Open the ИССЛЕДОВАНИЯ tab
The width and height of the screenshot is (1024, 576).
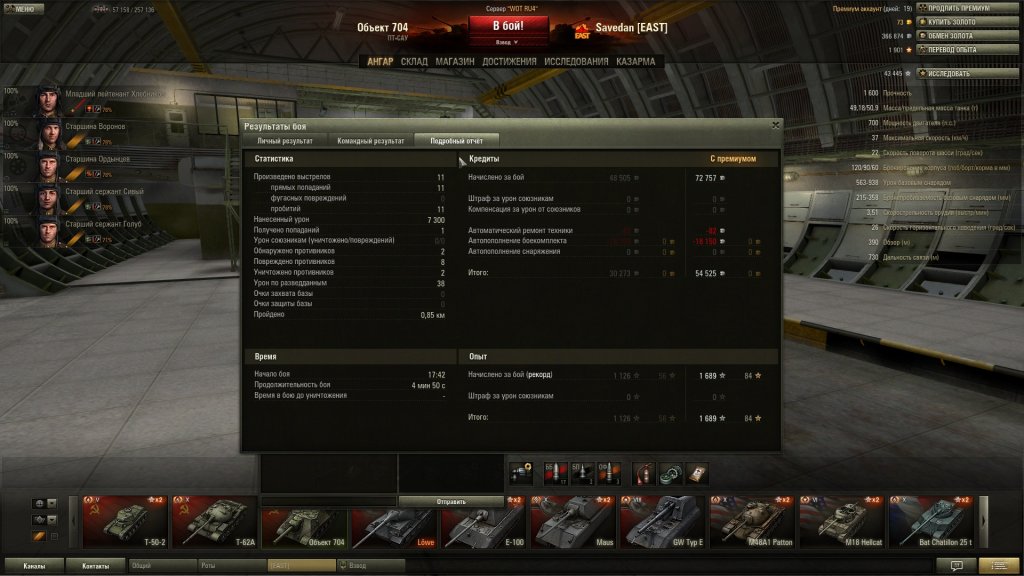coord(576,62)
